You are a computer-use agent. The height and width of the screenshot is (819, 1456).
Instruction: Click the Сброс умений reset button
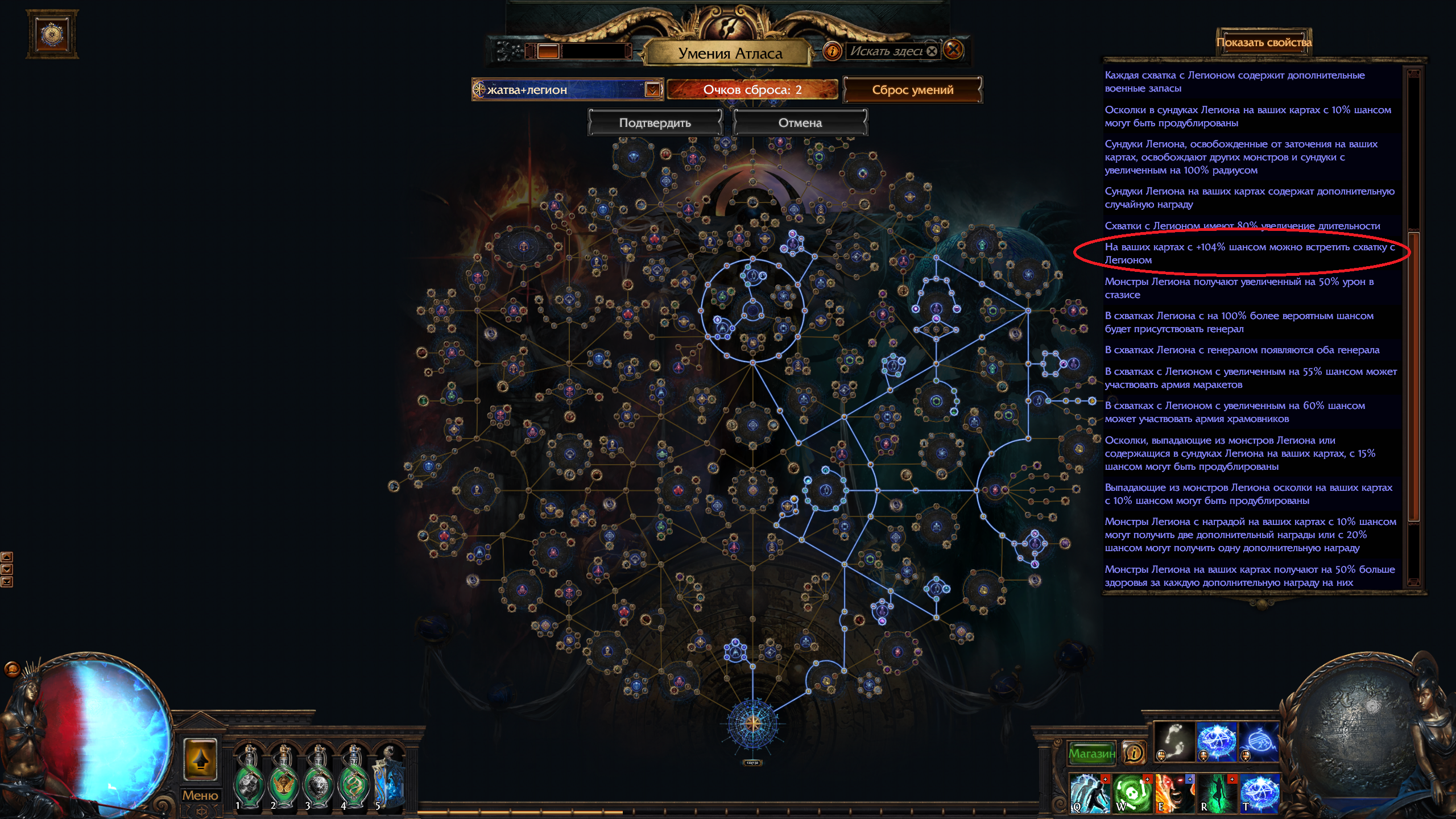pos(912,90)
